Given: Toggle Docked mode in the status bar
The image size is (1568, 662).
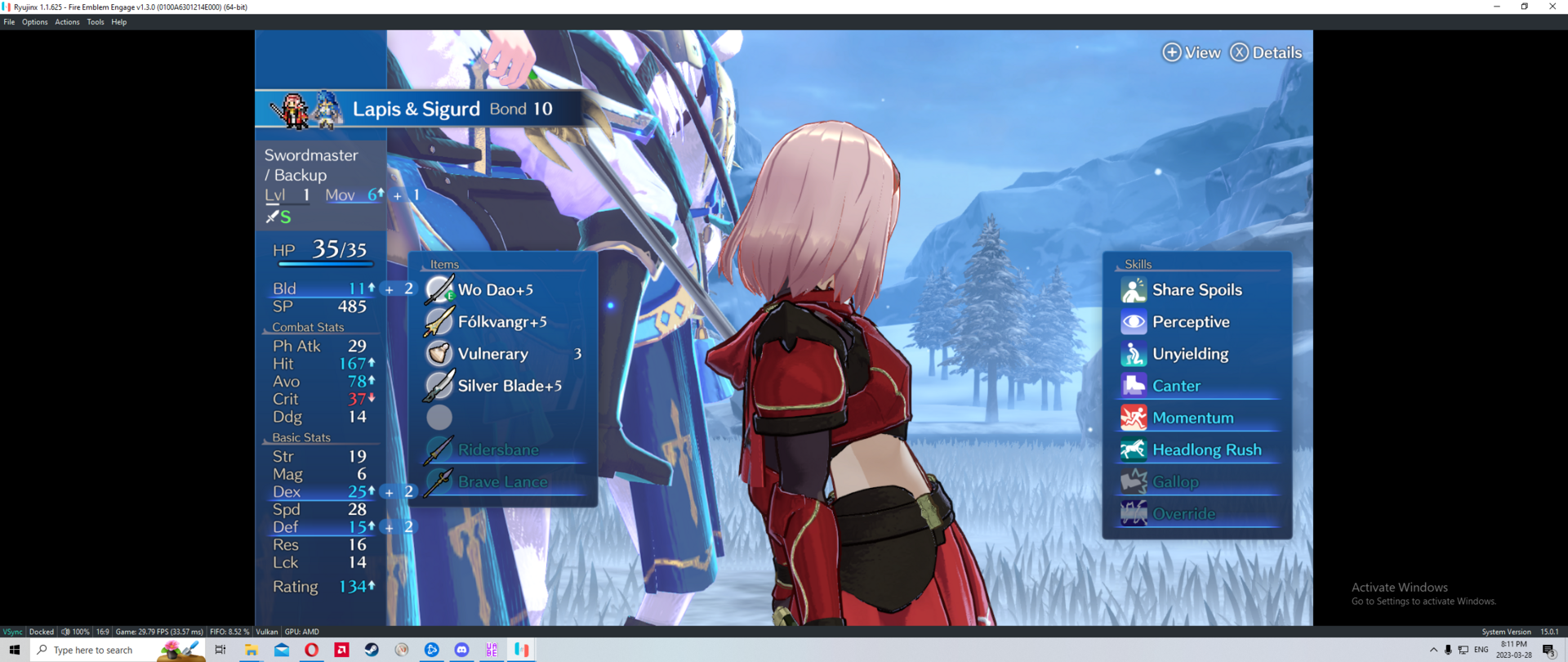Looking at the screenshot, I should (x=41, y=631).
